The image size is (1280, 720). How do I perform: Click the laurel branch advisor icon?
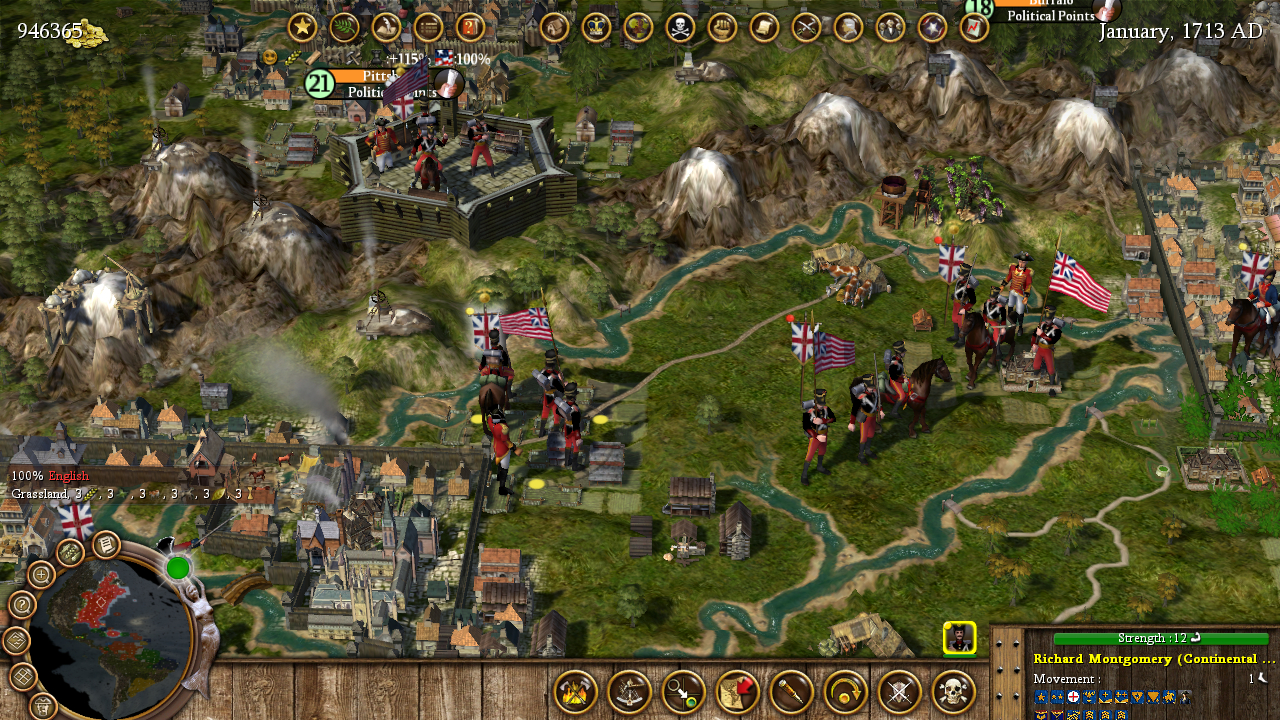tap(344, 27)
